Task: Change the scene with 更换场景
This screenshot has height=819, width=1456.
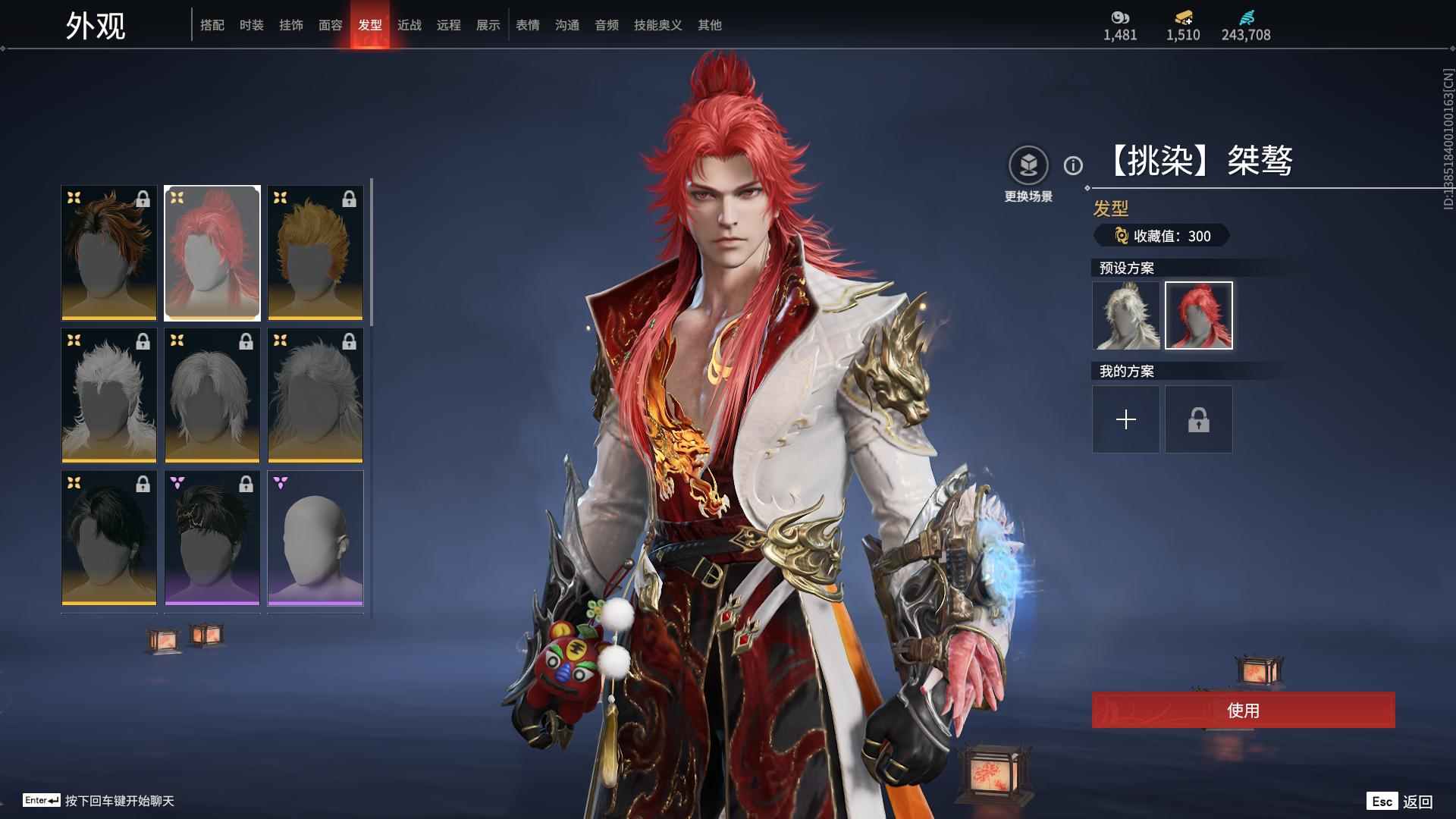Action: pyautogui.click(x=1028, y=165)
